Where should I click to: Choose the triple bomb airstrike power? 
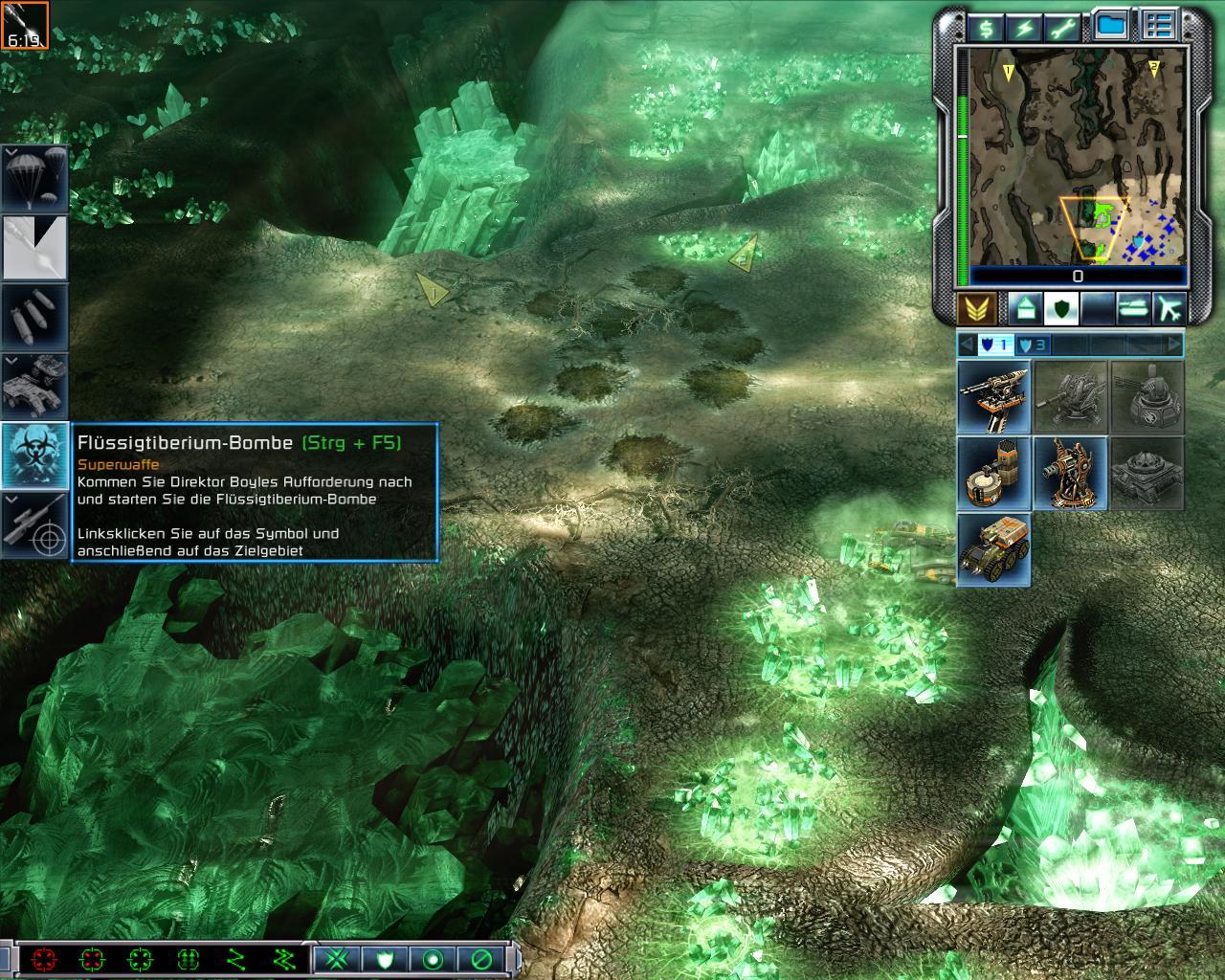34,316
